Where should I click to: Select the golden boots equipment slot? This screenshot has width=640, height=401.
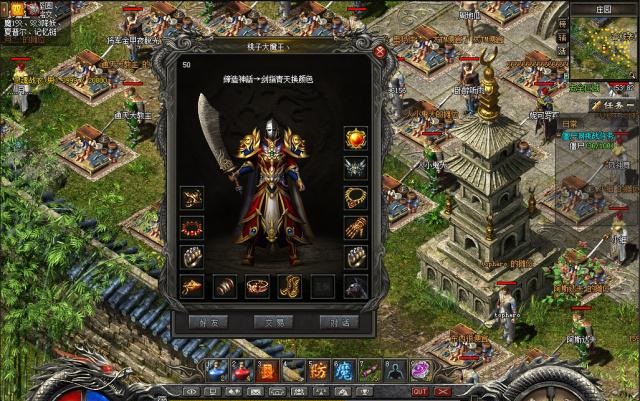(x=290, y=286)
